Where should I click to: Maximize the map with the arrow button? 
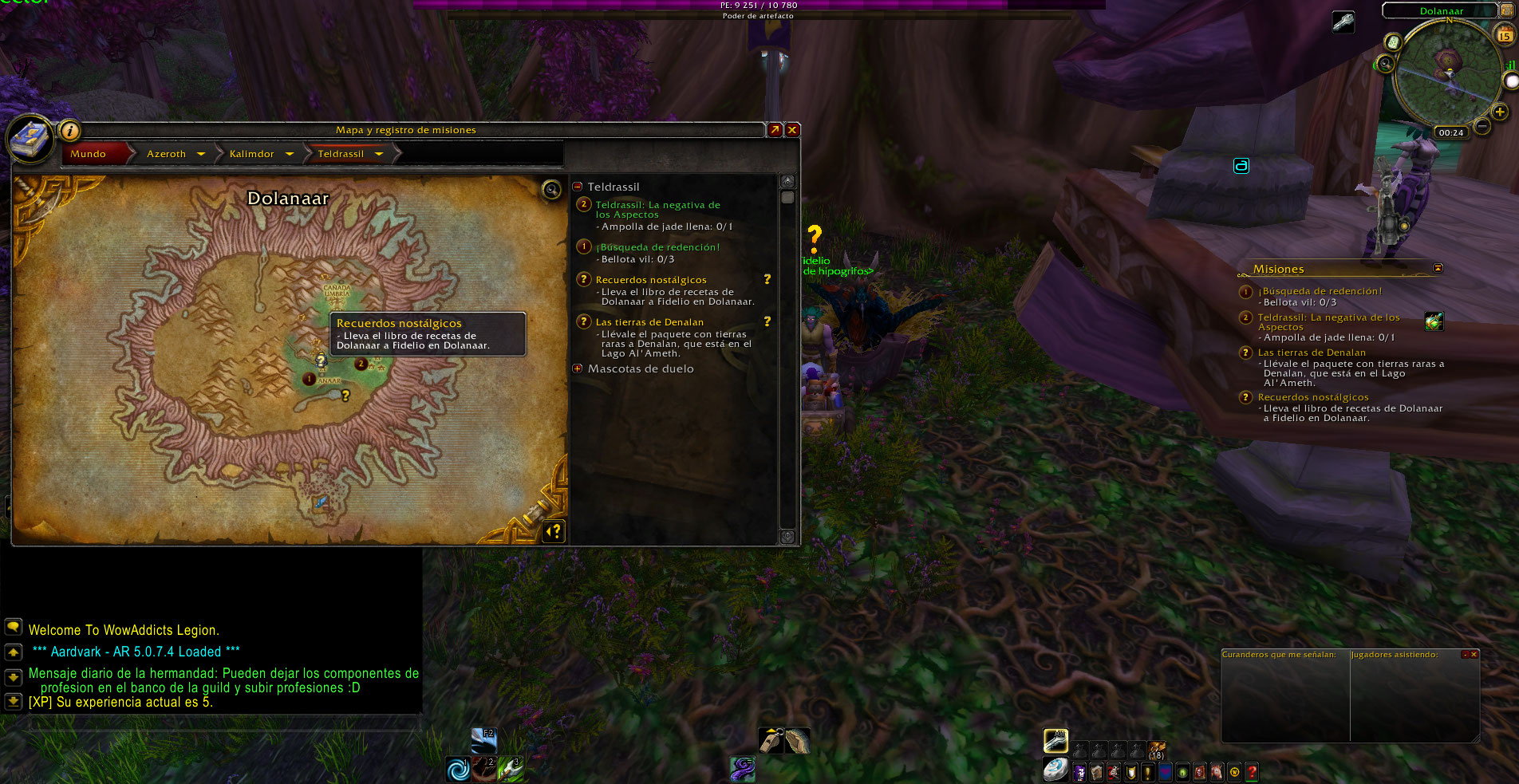click(x=775, y=130)
